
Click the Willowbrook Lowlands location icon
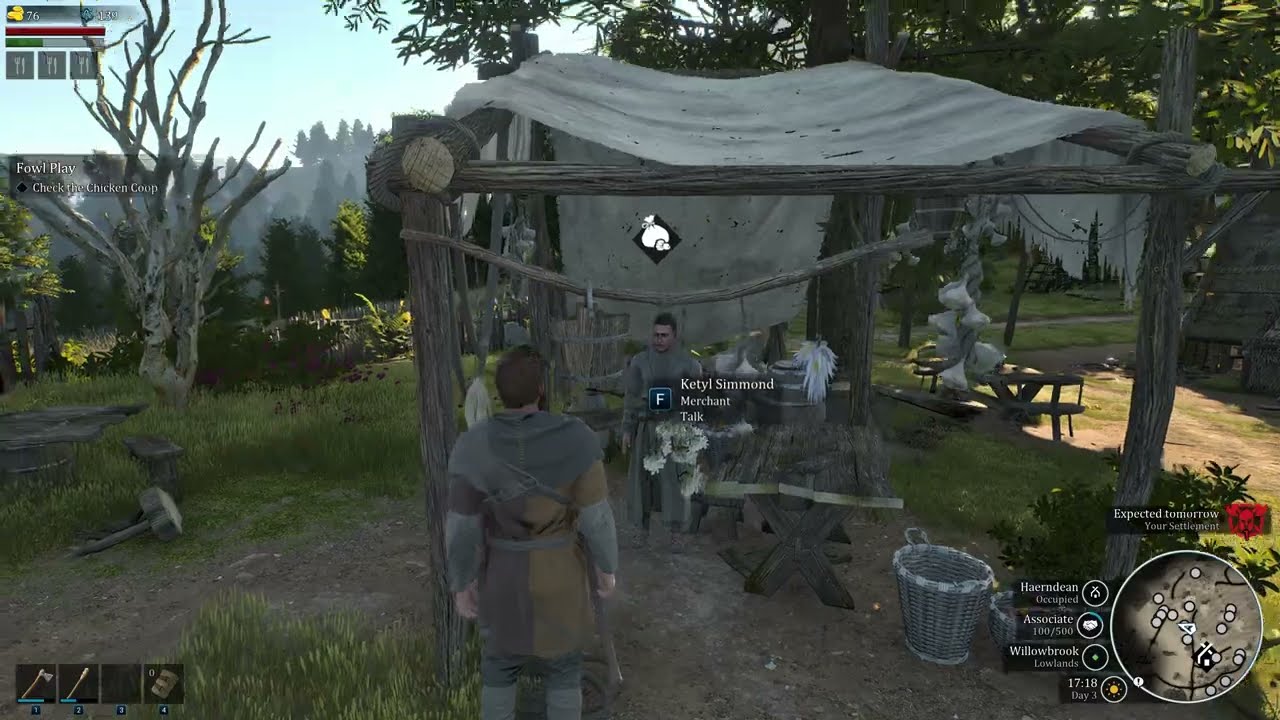coord(1095,657)
